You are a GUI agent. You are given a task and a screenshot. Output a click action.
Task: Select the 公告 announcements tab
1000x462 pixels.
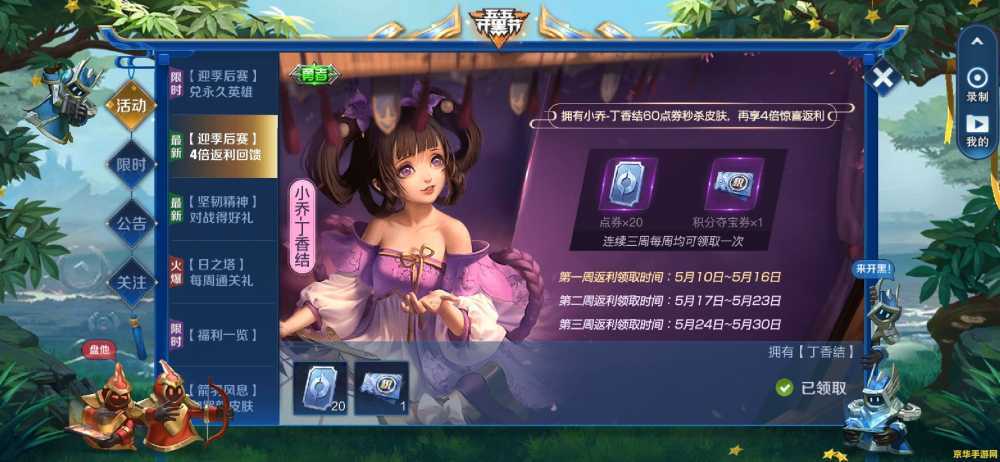click(x=131, y=223)
